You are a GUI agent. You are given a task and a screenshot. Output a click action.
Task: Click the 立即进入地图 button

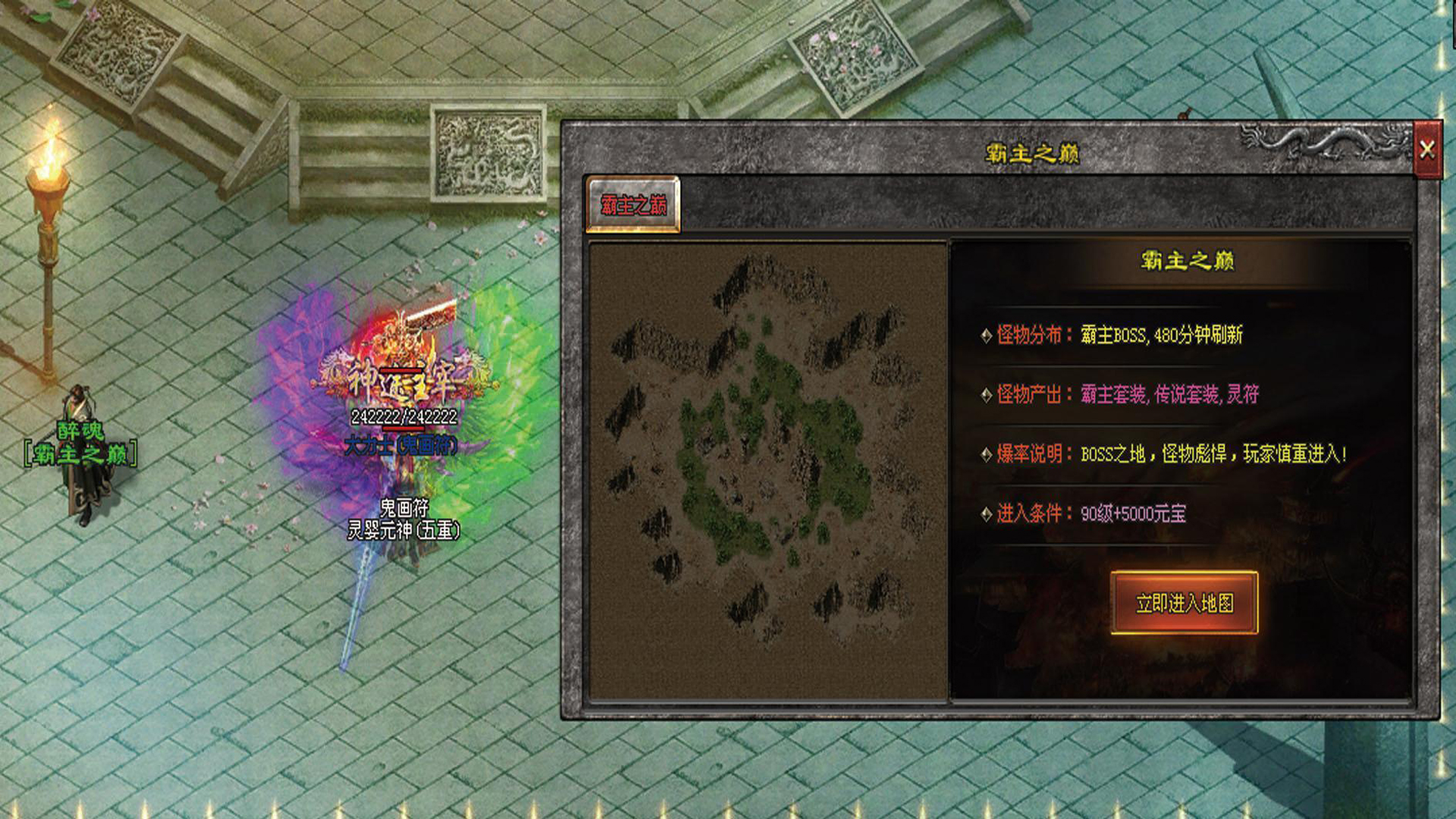click(1184, 603)
